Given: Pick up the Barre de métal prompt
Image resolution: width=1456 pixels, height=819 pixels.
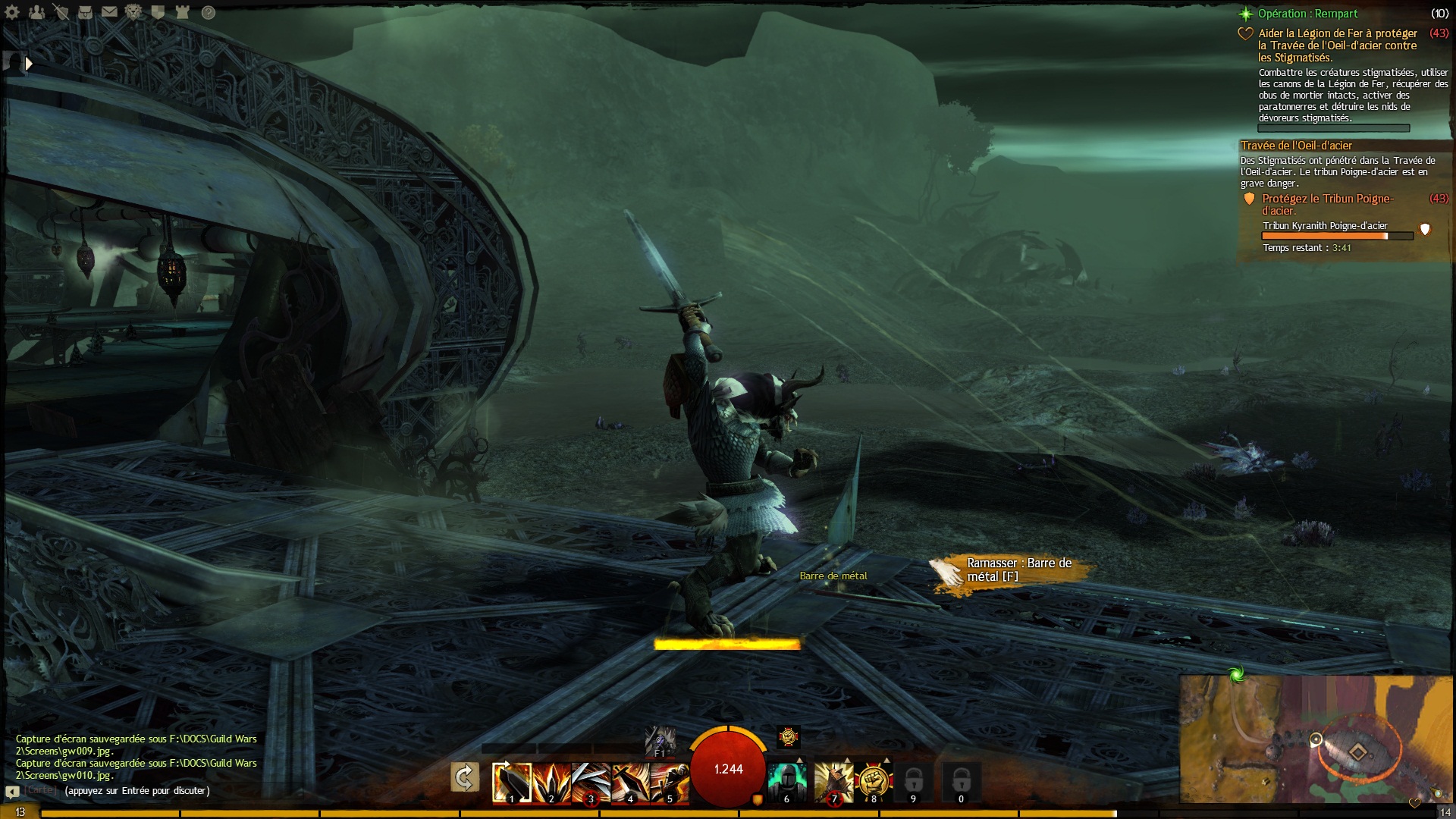Looking at the screenshot, I should point(1013,571).
